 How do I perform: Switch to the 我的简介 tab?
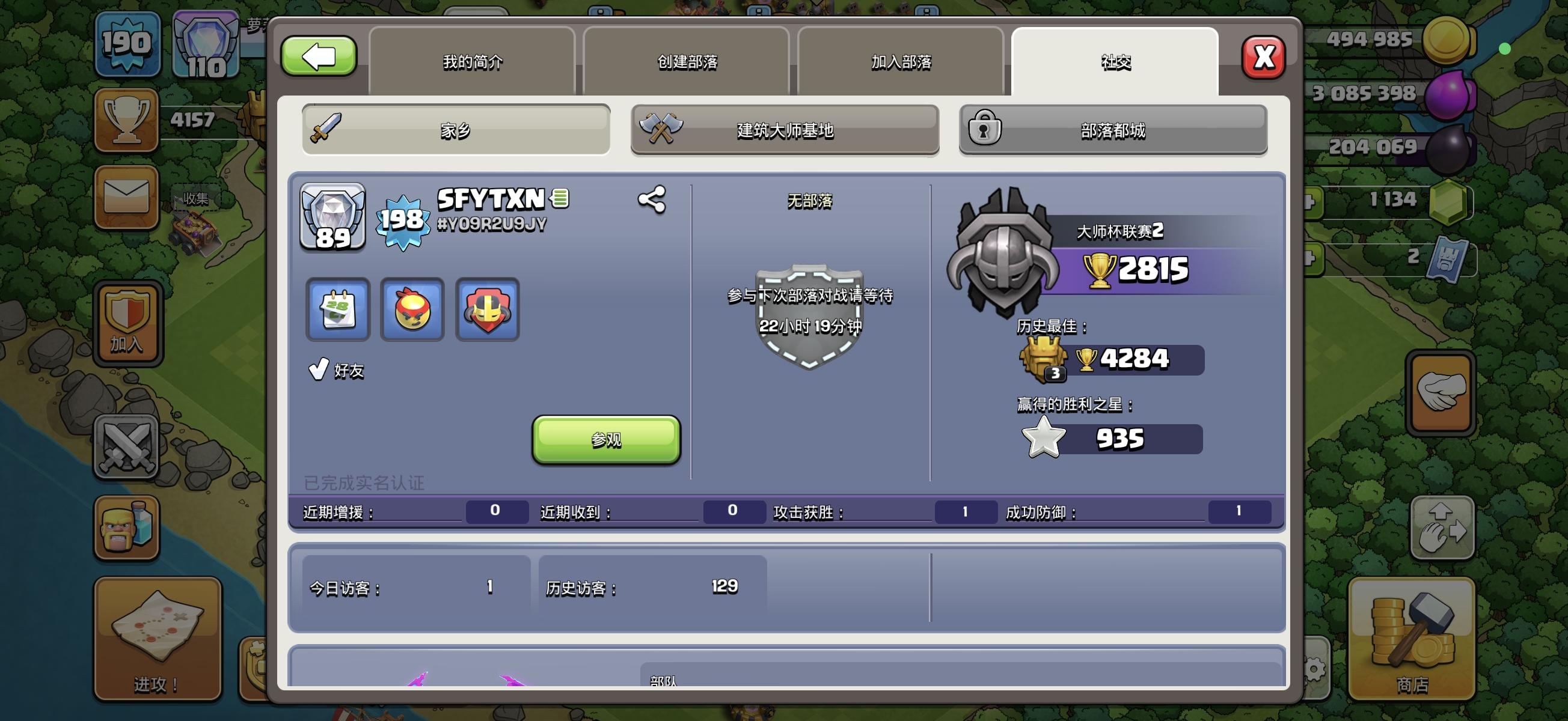tap(473, 61)
